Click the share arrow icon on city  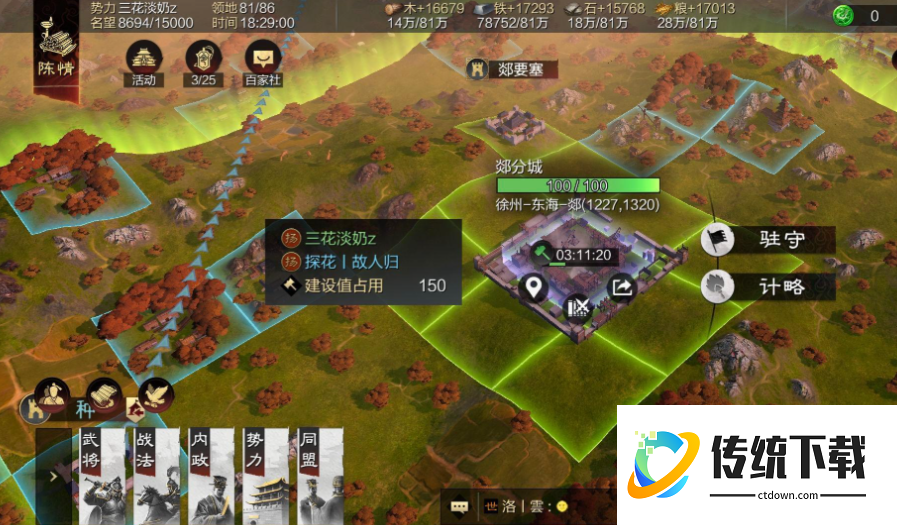pyautogui.click(x=622, y=288)
